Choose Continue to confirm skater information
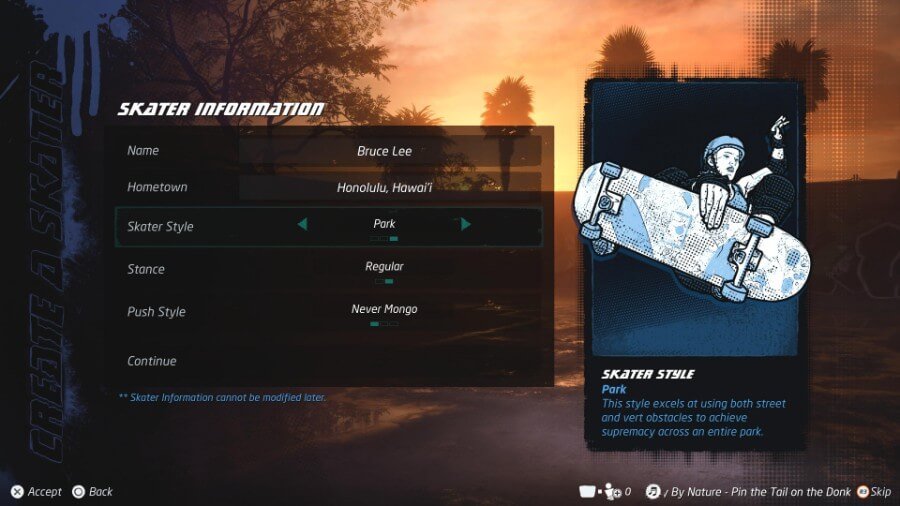900x506 pixels. coord(152,361)
